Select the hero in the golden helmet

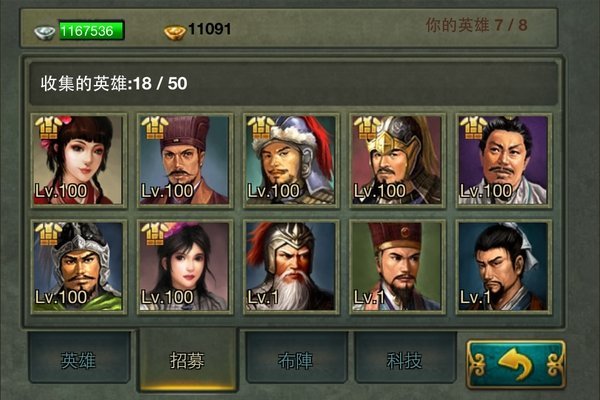click(x=396, y=160)
